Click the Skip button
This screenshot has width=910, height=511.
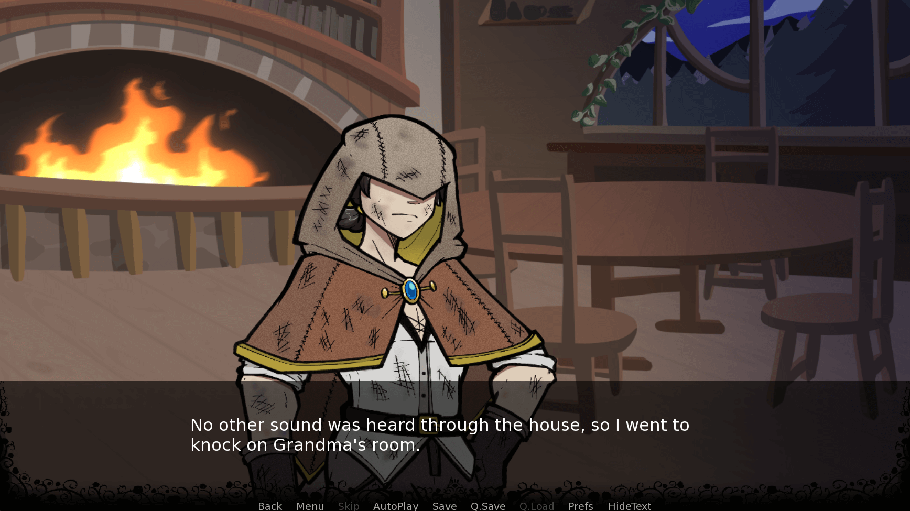(x=349, y=506)
